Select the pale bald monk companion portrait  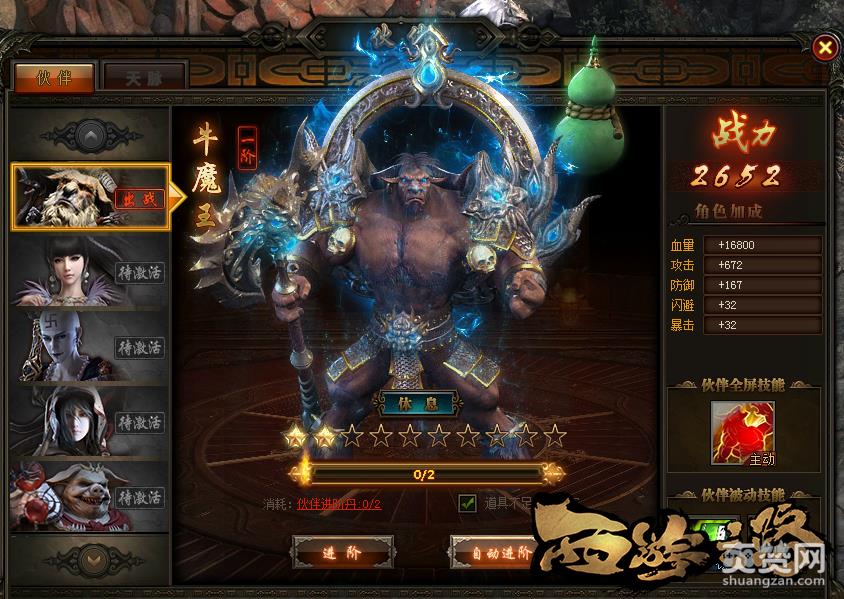88,346
